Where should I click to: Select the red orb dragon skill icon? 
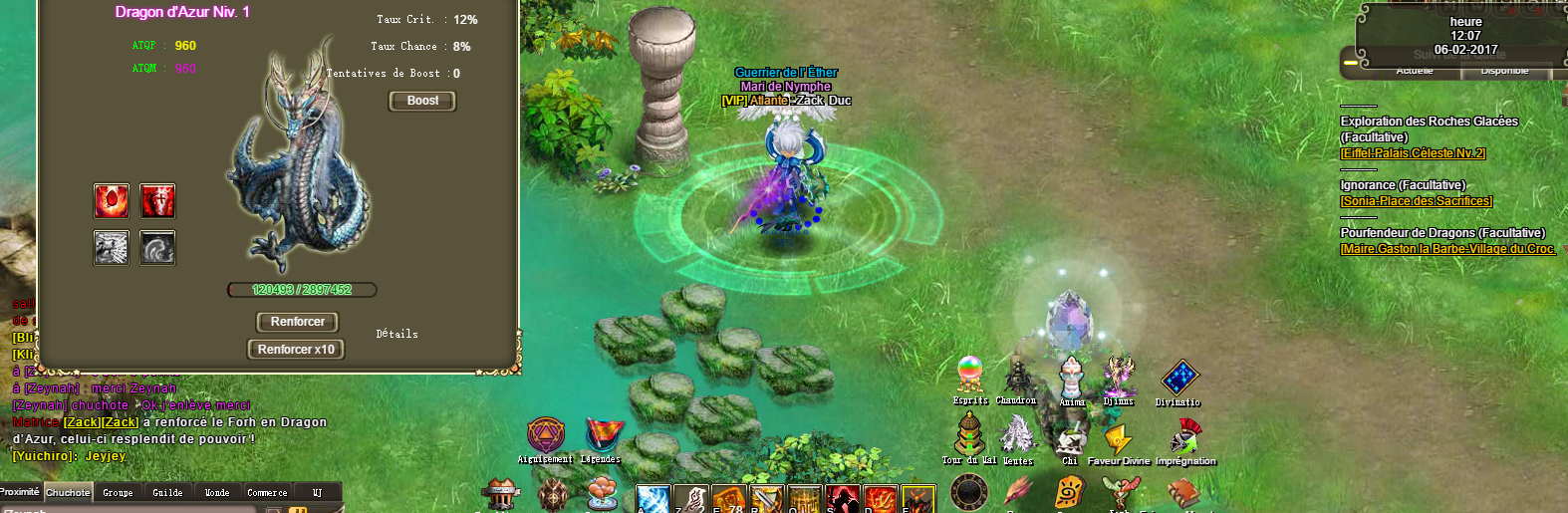[112, 200]
